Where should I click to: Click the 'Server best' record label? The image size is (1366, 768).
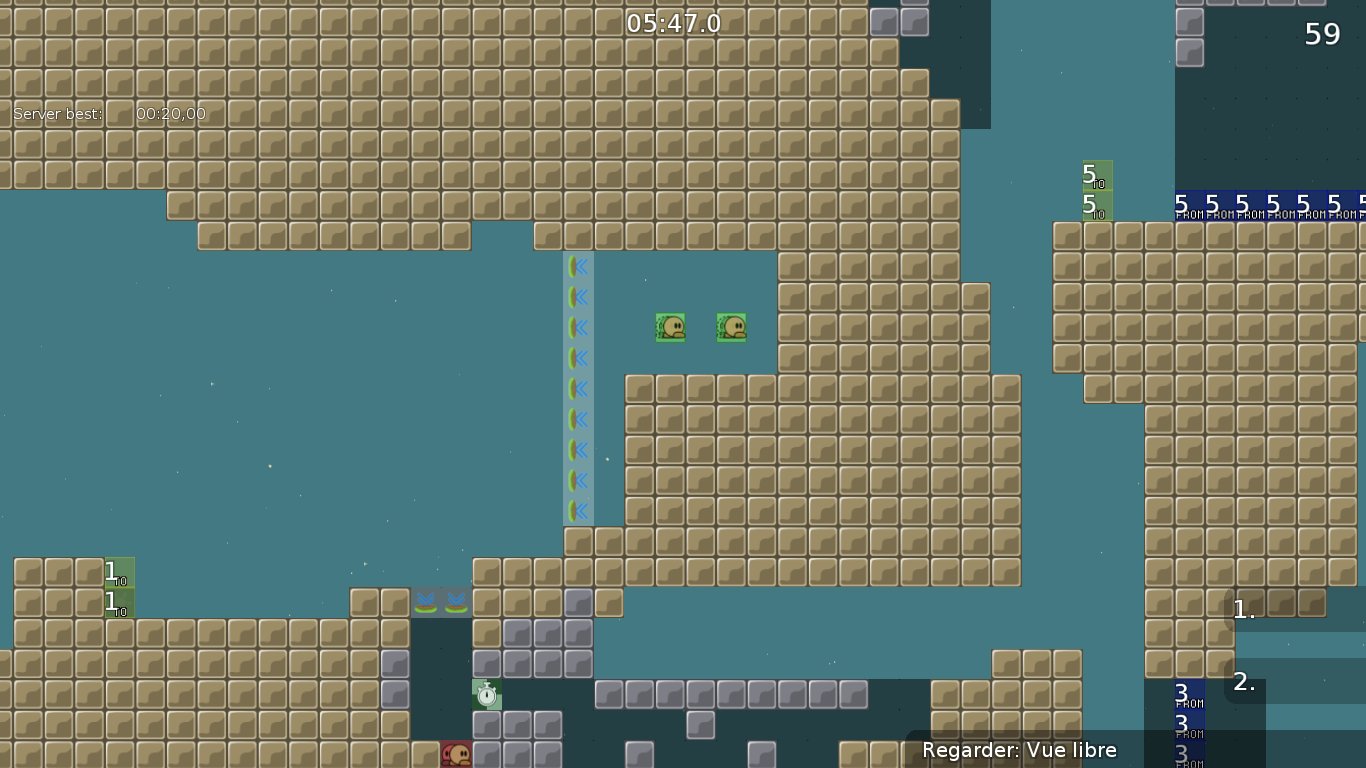[56, 113]
